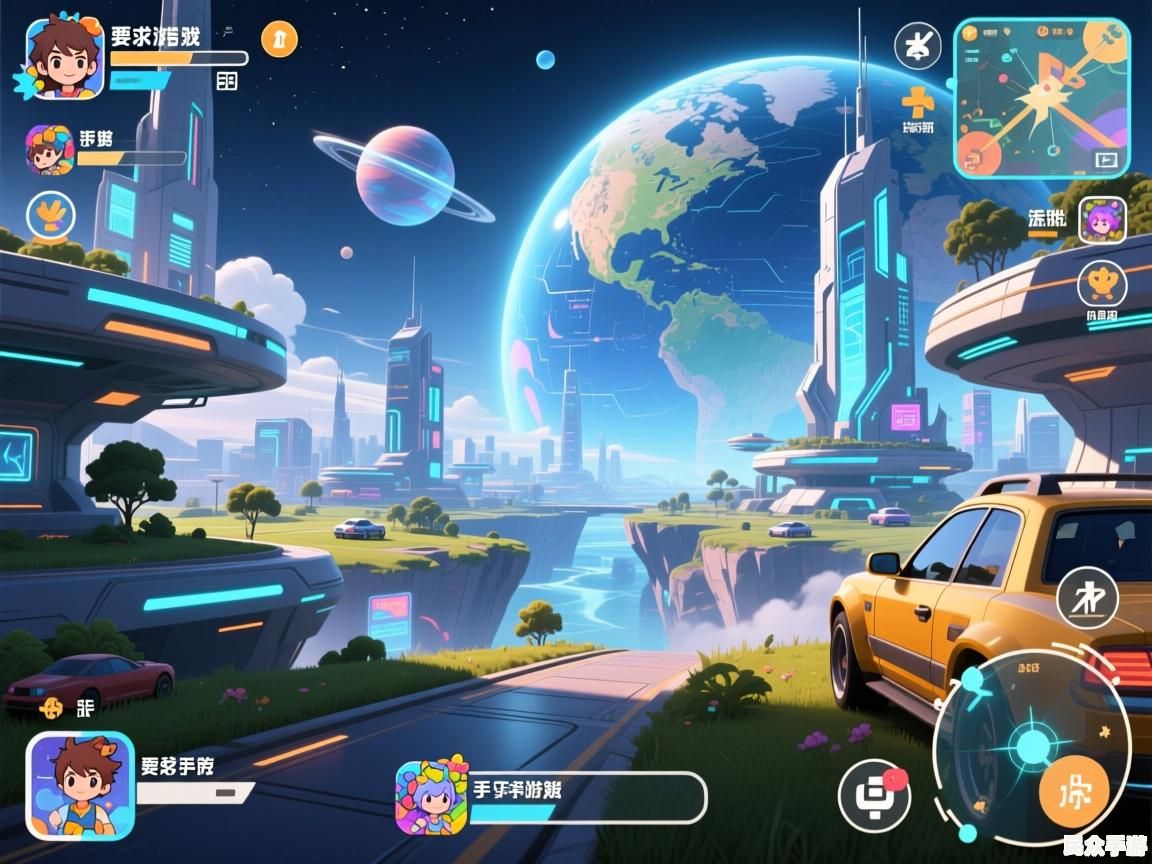
Task: Tap the orange round coin button
Action: point(279,39)
